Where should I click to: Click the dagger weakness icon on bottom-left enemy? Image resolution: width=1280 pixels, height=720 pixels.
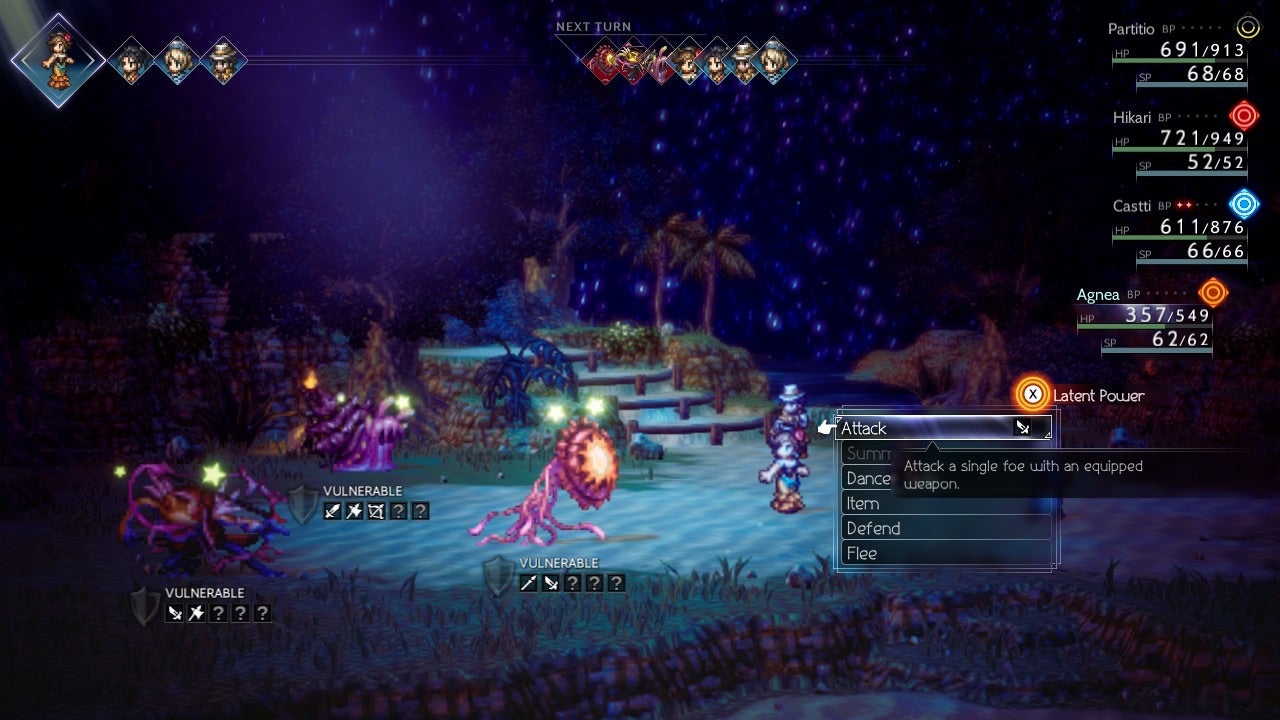pyautogui.click(x=175, y=612)
